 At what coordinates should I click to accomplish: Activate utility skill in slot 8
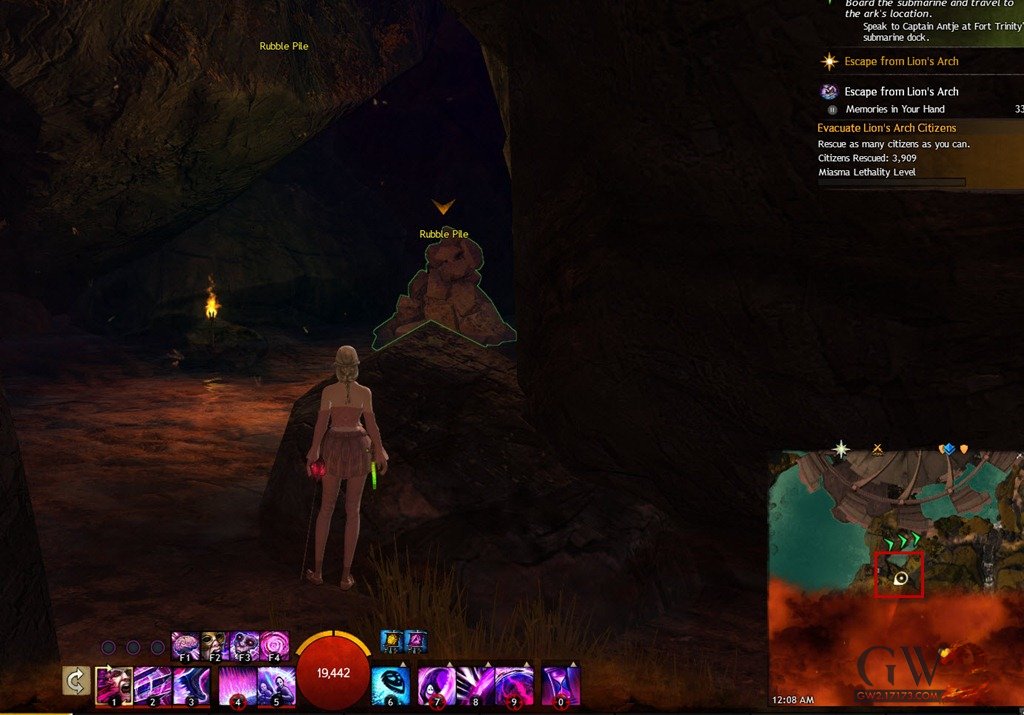click(476, 685)
